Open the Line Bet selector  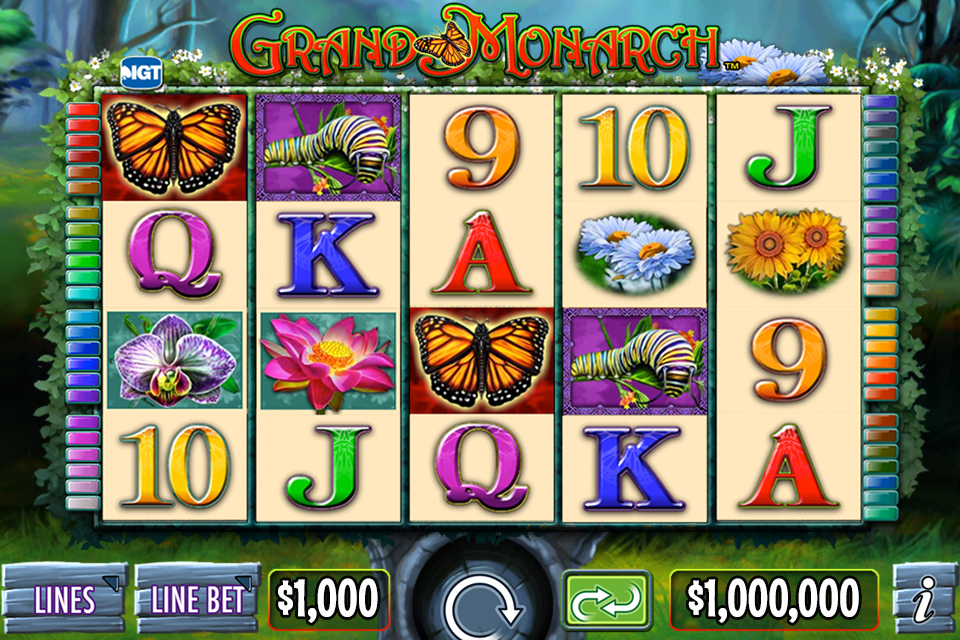(197, 598)
